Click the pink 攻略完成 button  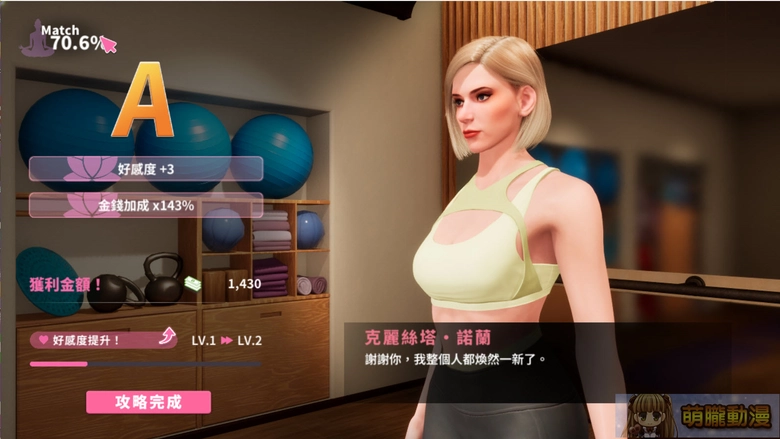(149, 402)
